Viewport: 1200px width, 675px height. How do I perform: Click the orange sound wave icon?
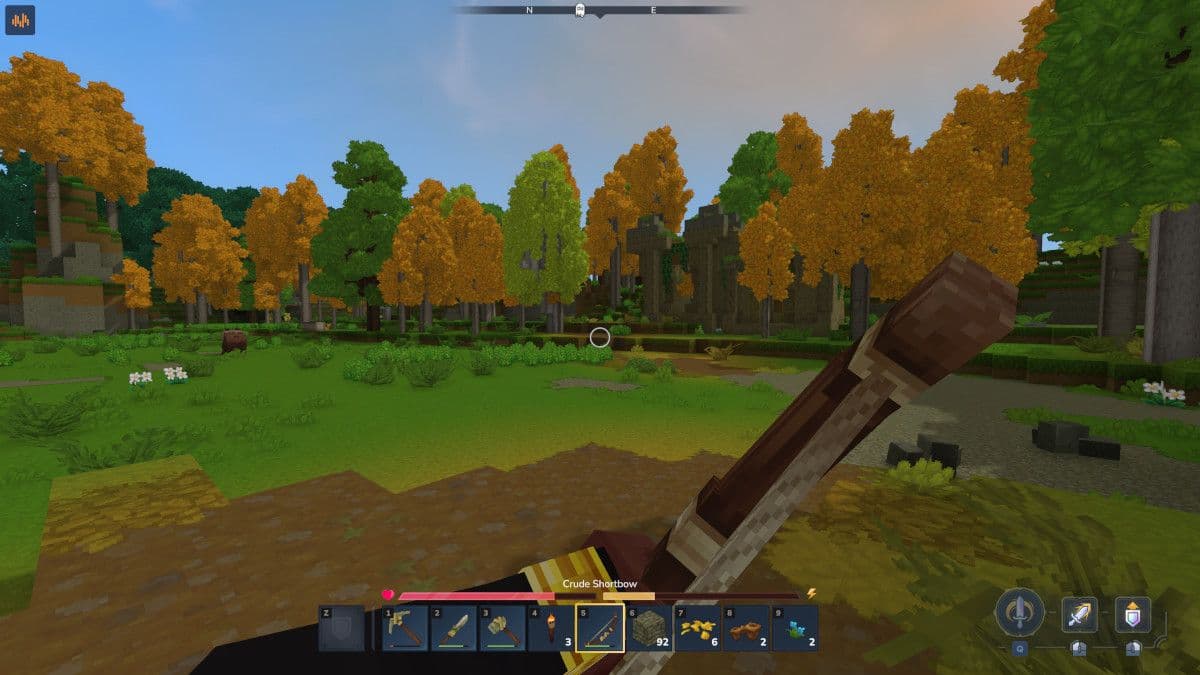coord(20,20)
